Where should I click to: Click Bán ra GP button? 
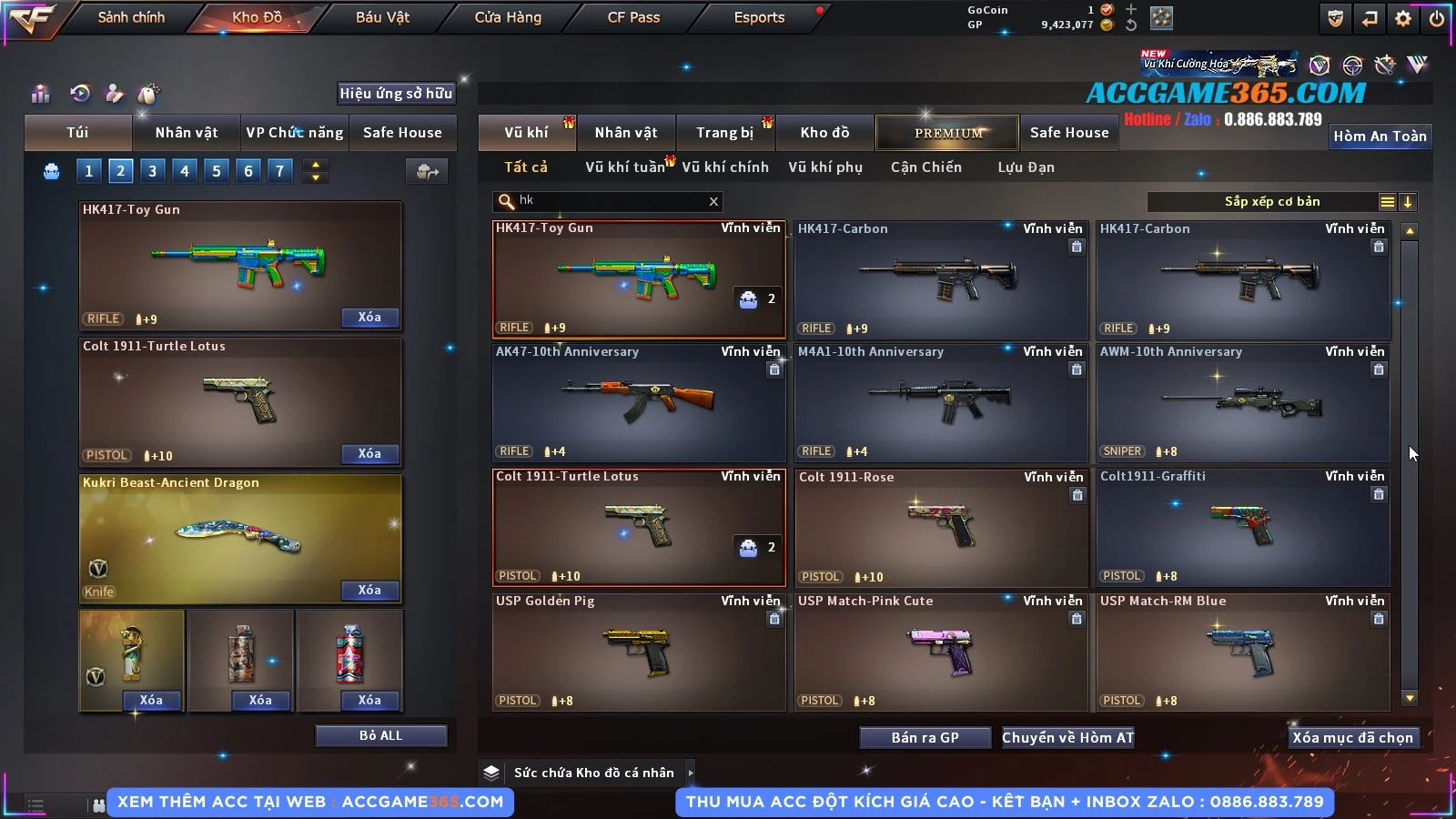(925, 738)
